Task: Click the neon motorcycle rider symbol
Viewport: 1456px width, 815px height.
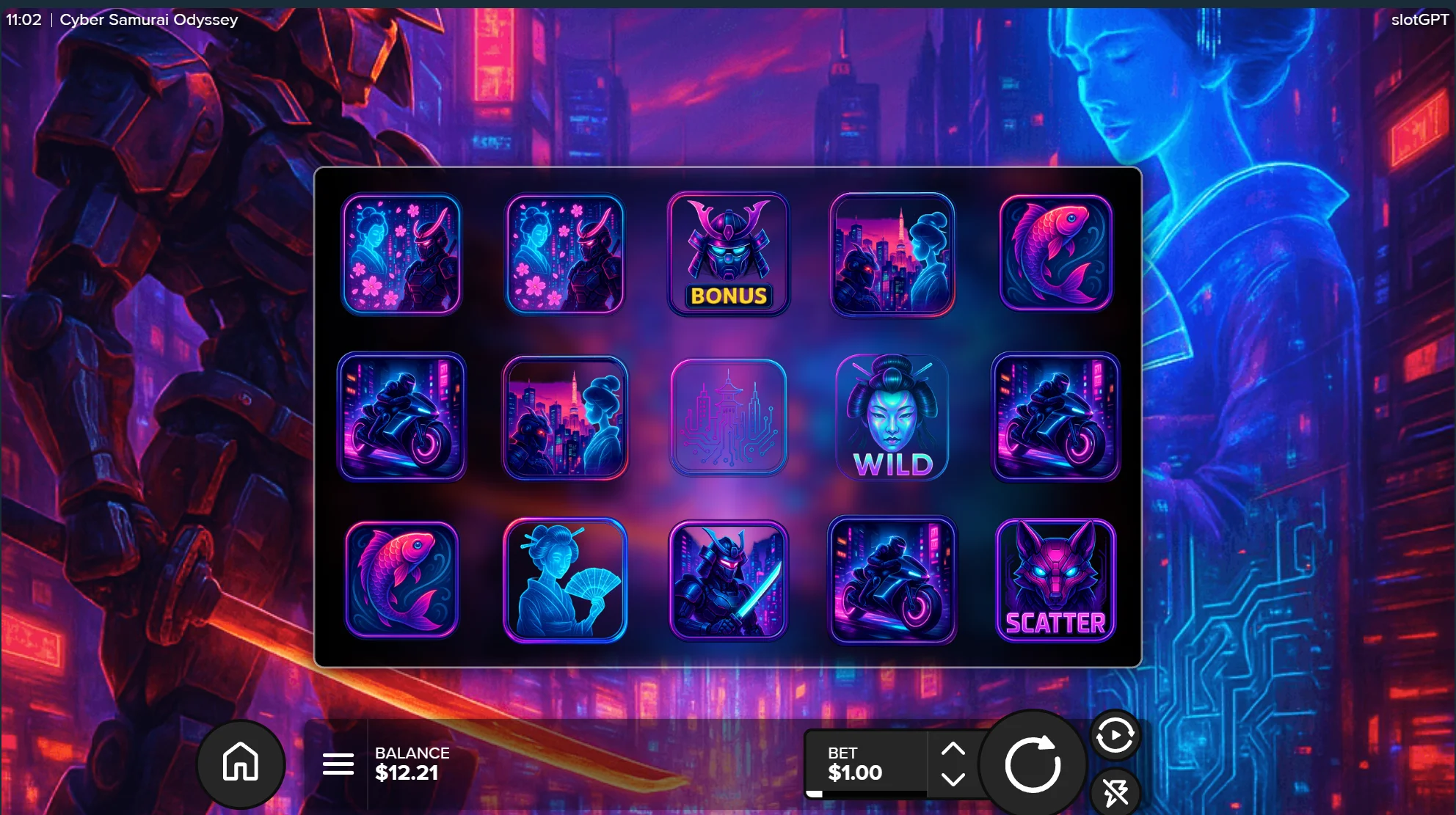Action: coord(402,418)
